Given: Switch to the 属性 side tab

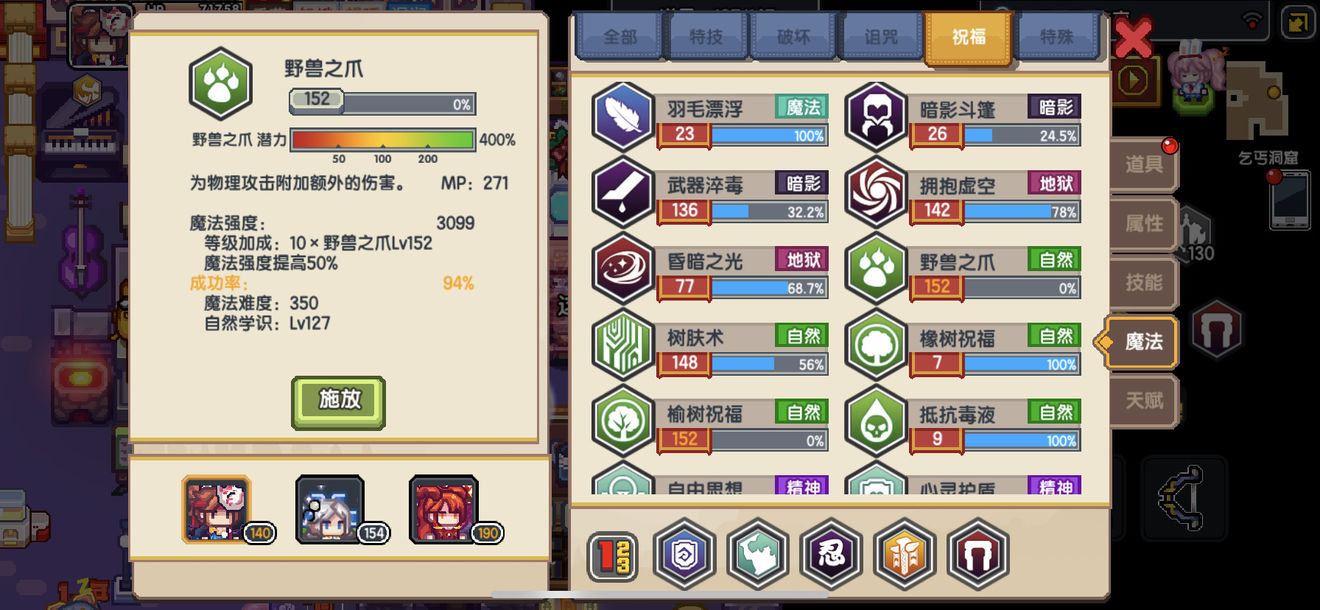Looking at the screenshot, I should 1143,224.
